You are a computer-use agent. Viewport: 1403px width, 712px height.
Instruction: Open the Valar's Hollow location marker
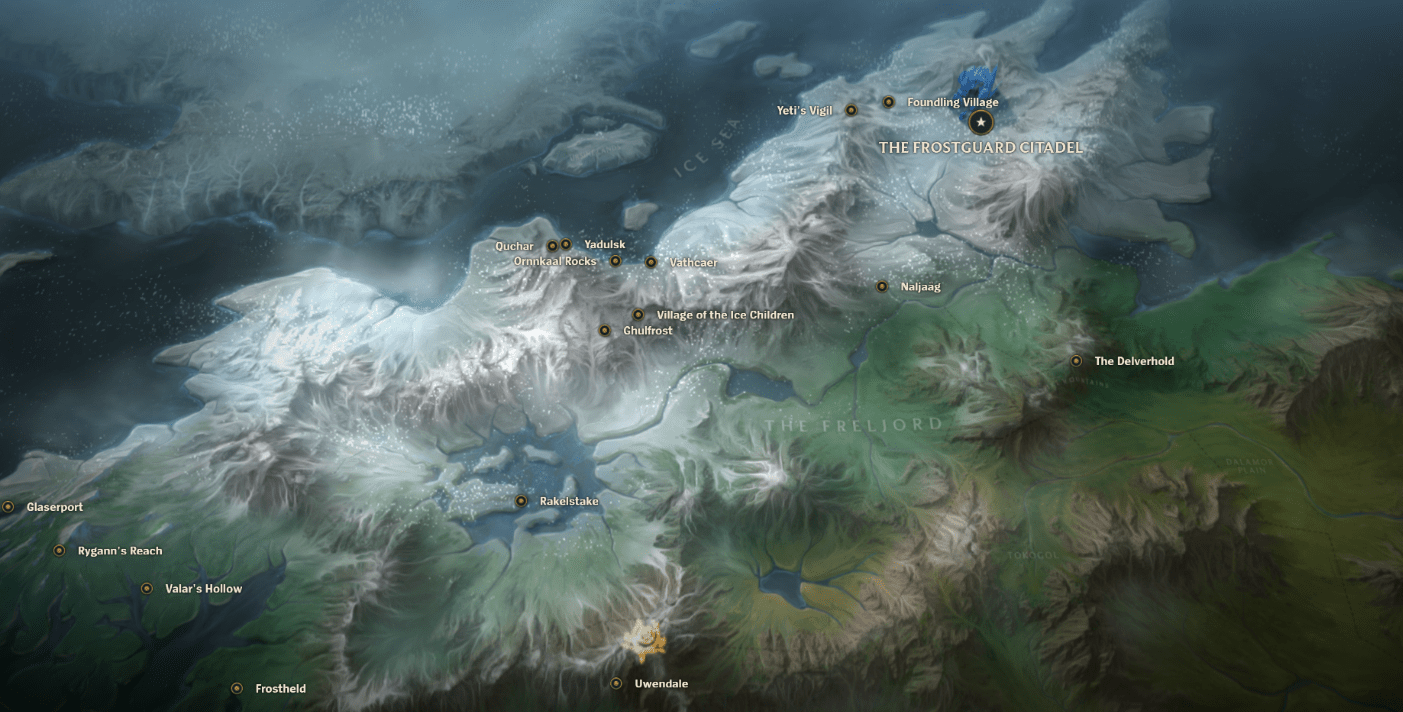(x=147, y=589)
